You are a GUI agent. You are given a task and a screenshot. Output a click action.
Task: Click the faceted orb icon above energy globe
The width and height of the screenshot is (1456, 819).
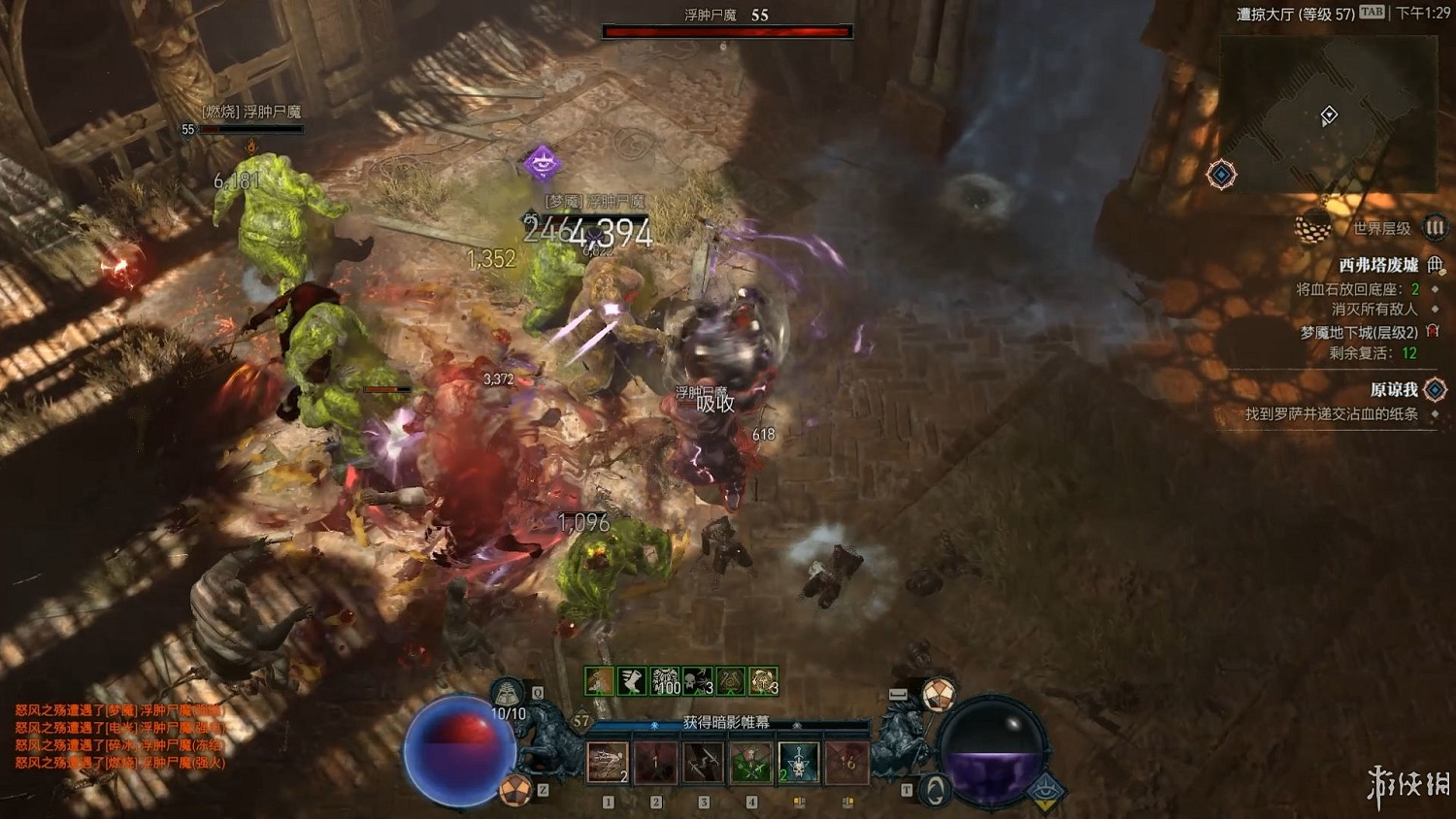(x=938, y=694)
